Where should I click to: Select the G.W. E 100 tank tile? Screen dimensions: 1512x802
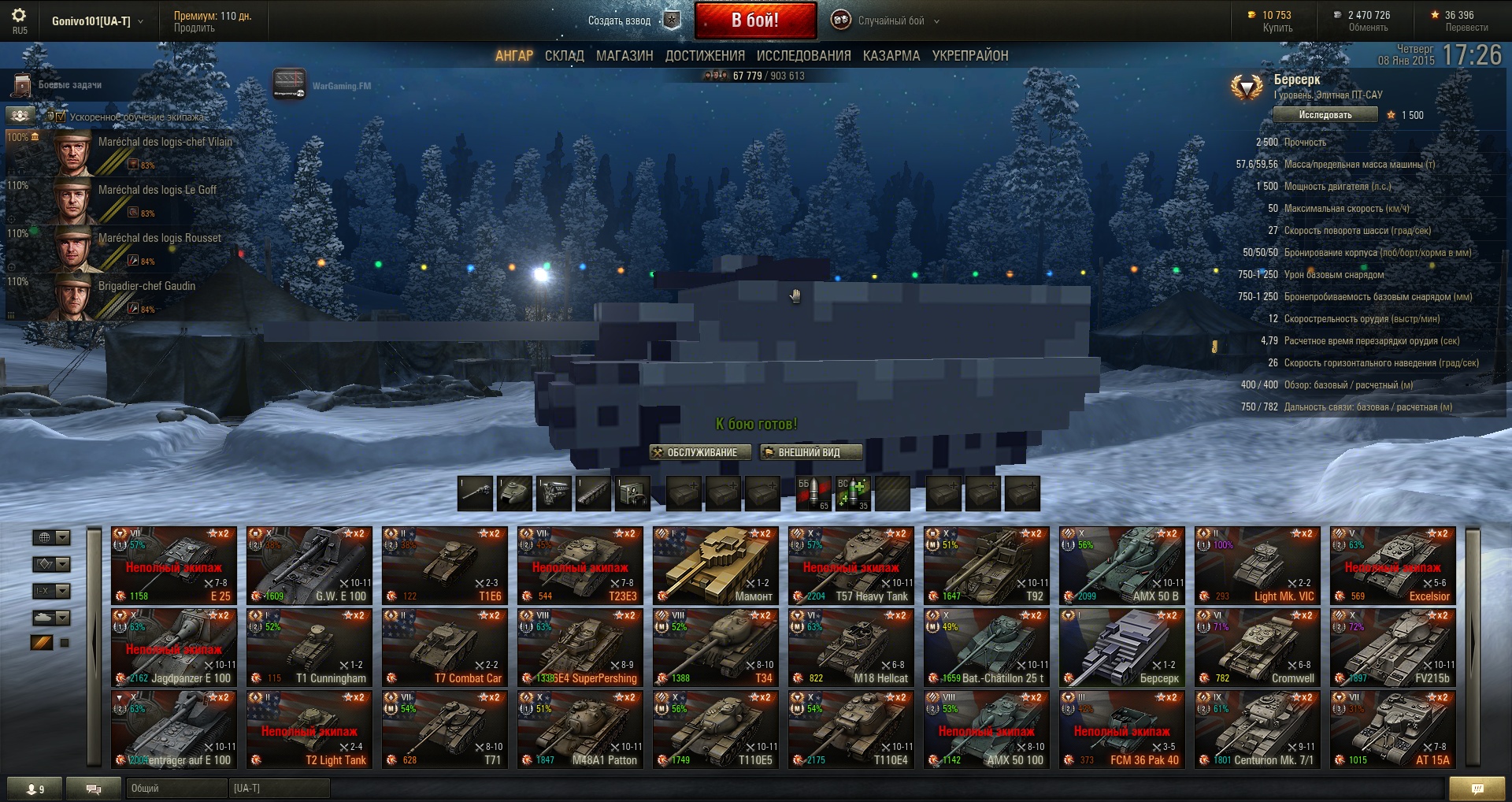pos(309,565)
